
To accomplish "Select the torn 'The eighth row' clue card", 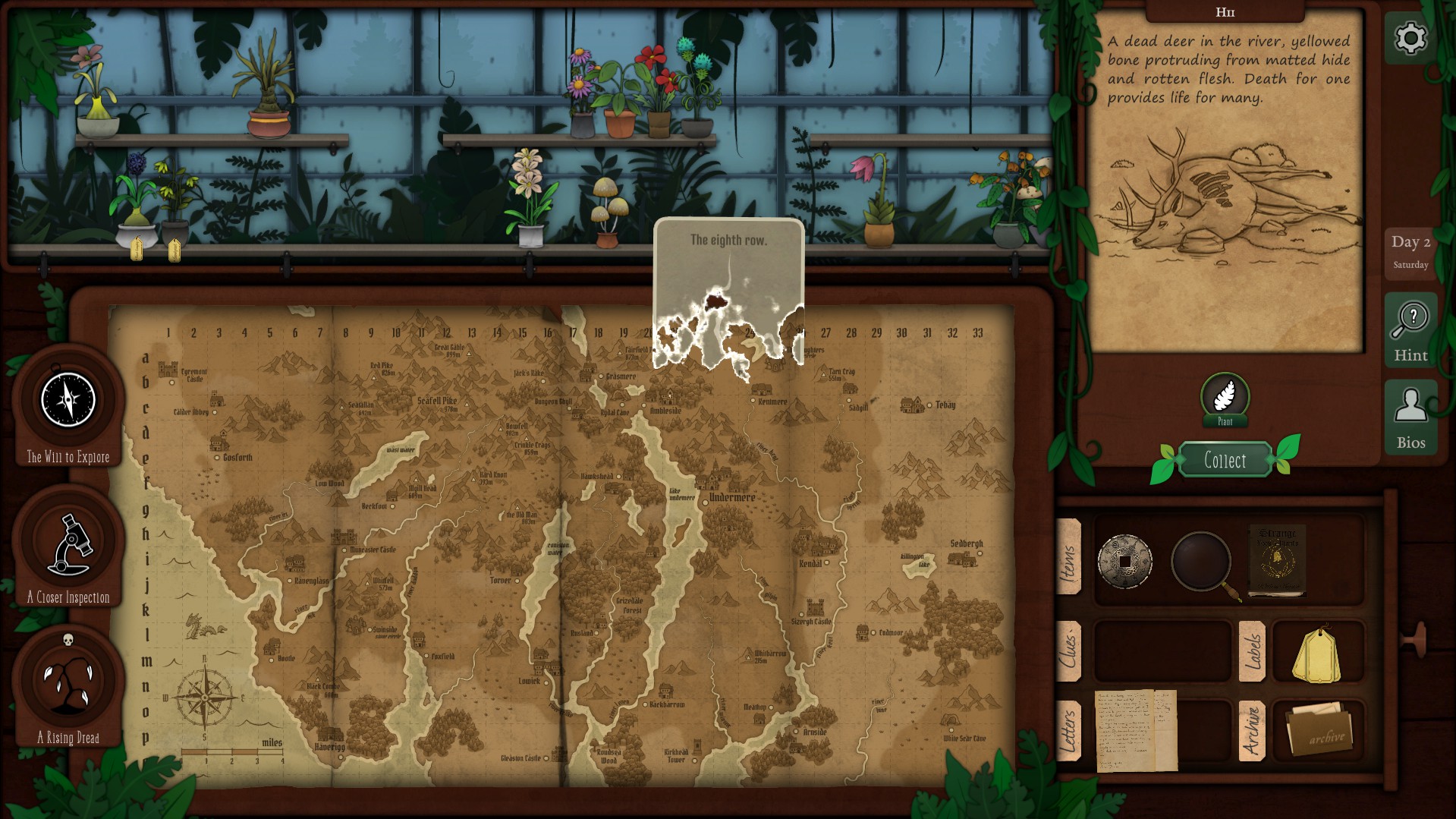I will (728, 292).
